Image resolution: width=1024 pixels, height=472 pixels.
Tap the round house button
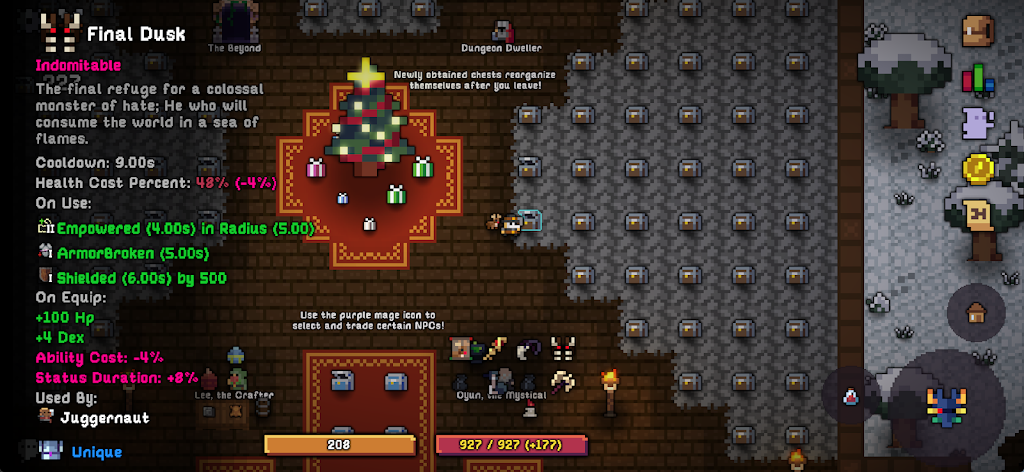[x=976, y=312]
